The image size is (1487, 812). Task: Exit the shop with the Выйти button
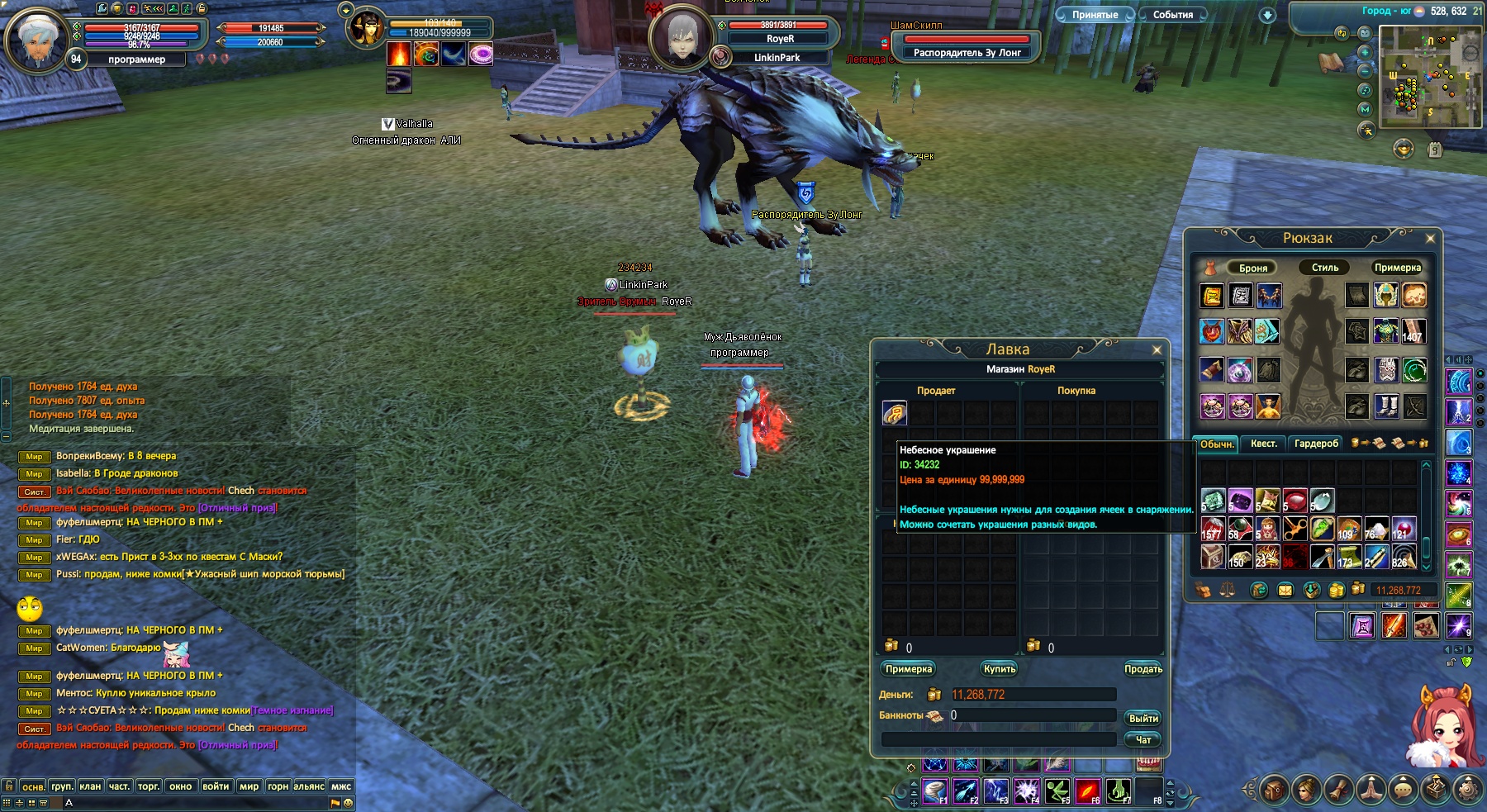(1143, 719)
